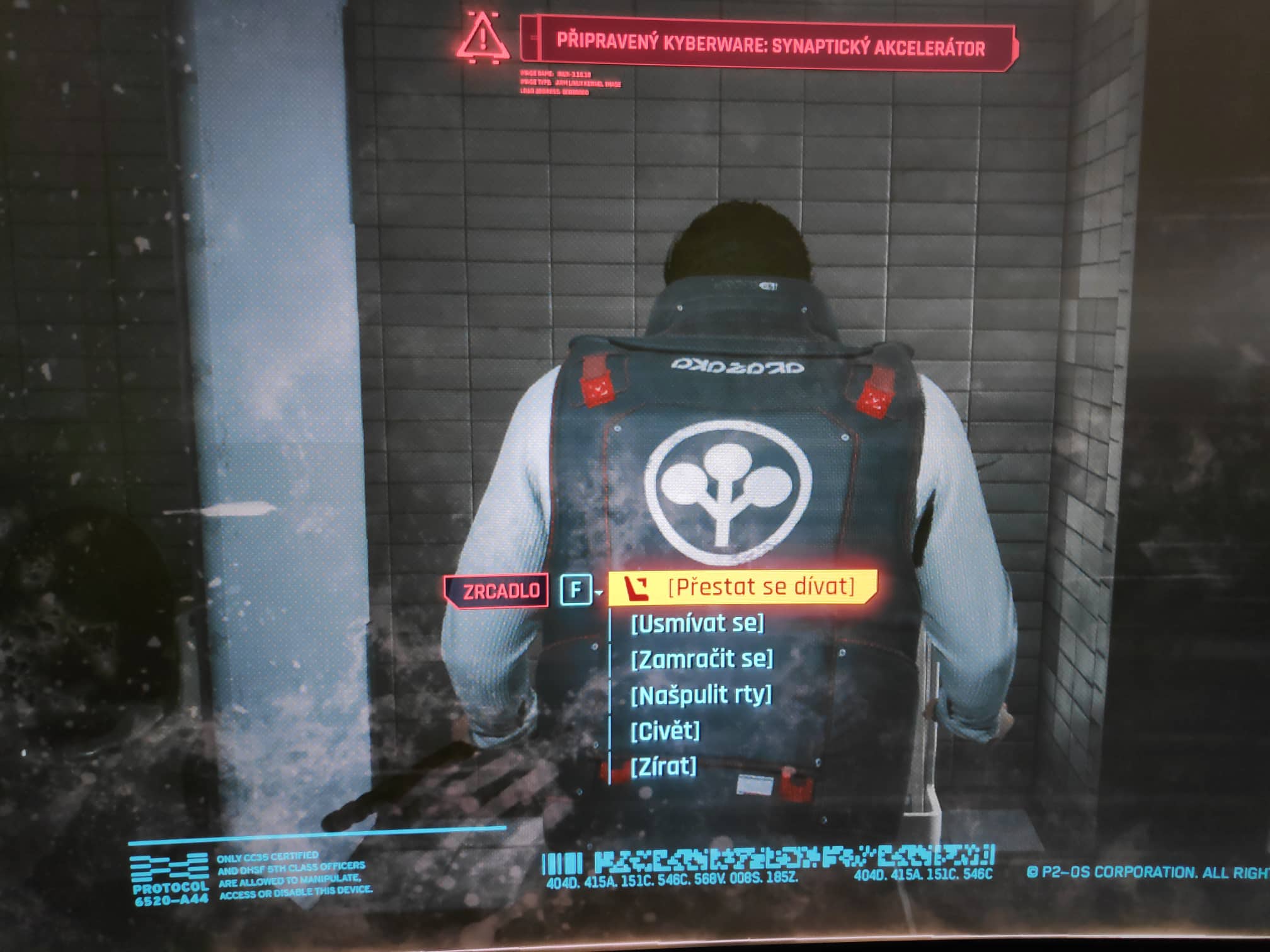Choose "Našpulit rty" from the list
1270x952 pixels.
pyautogui.click(x=701, y=695)
